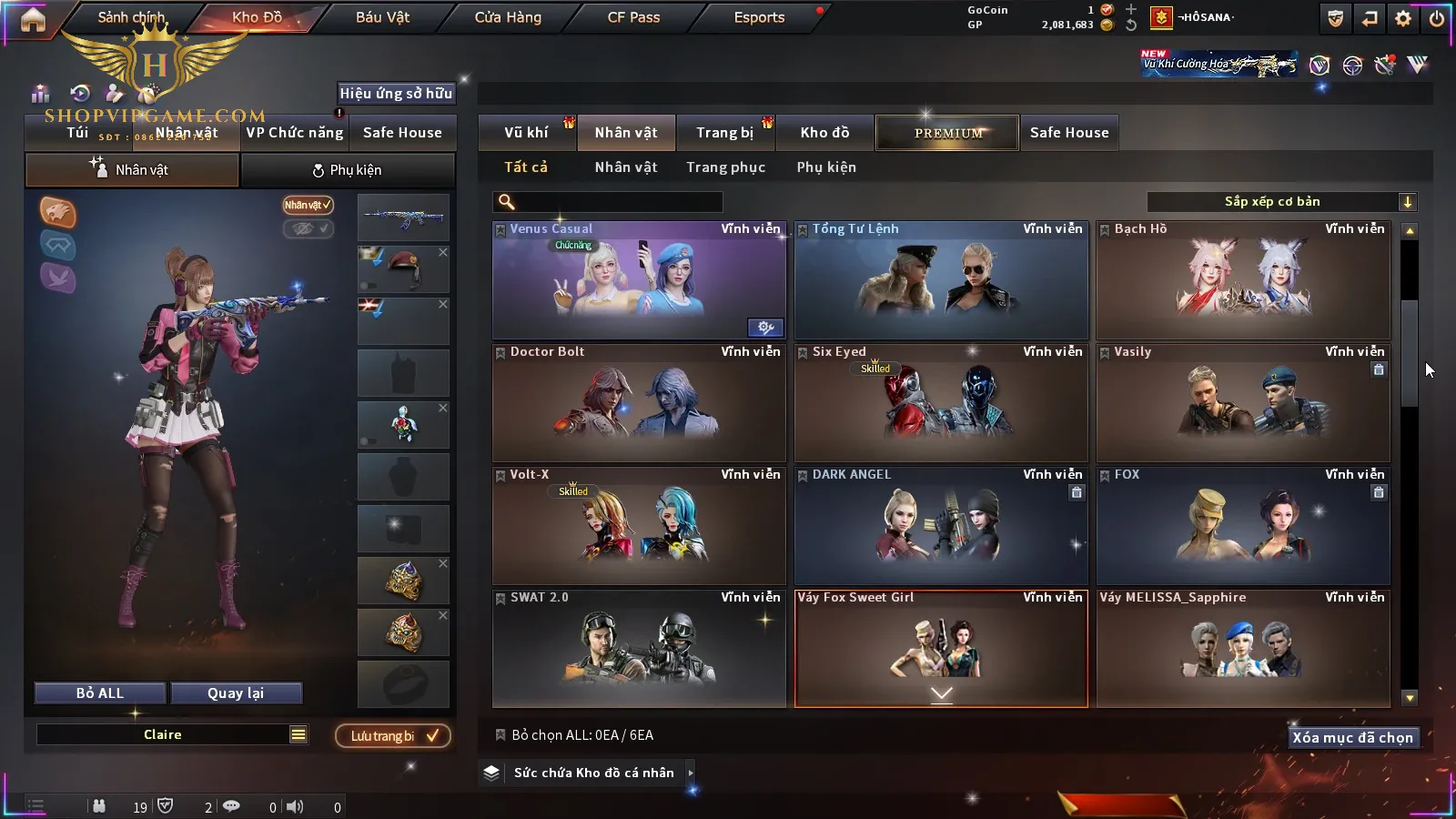Open the Phụ kiện accessory sub-tab

click(x=347, y=170)
